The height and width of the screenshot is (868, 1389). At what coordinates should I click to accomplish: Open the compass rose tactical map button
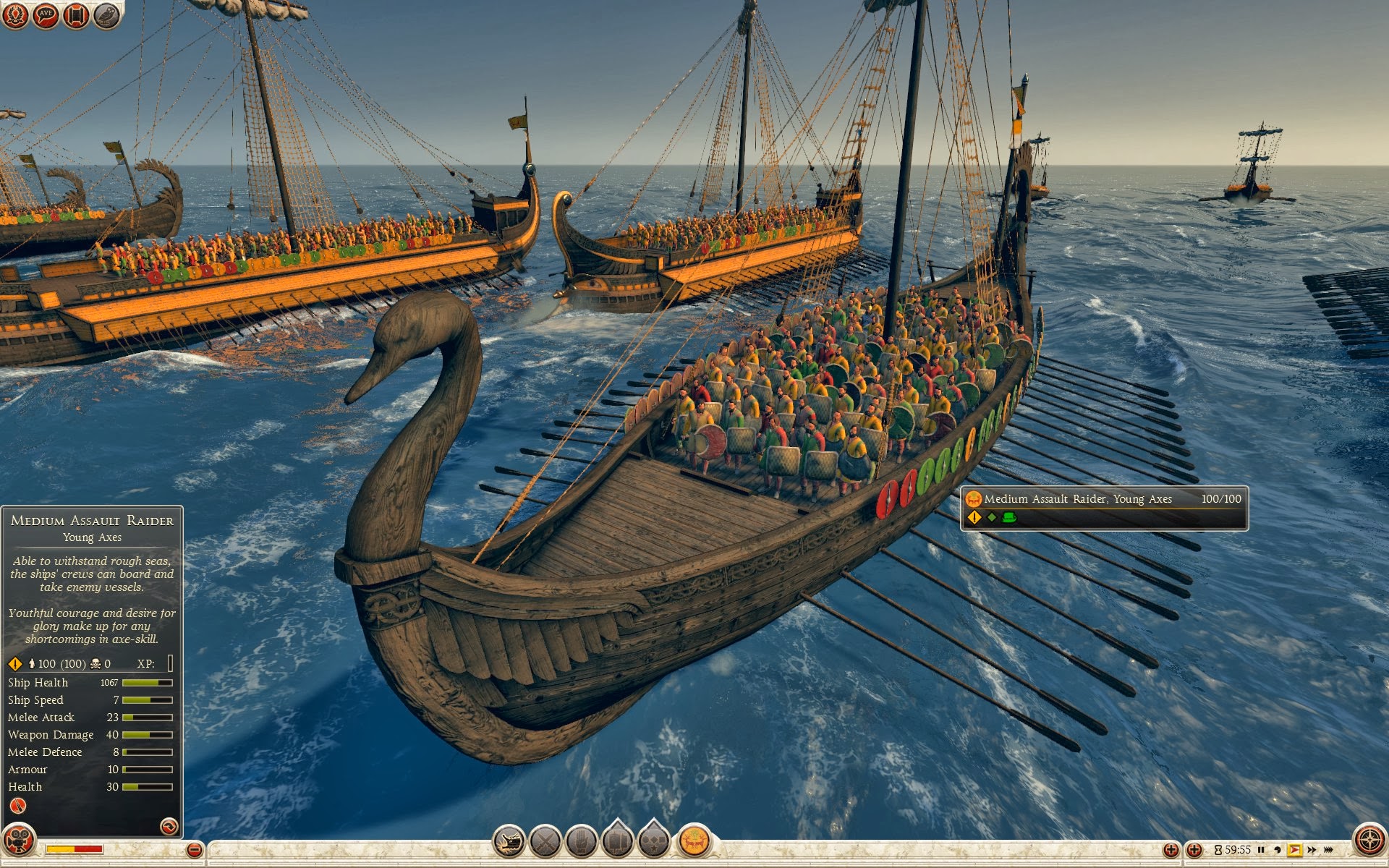(1369, 841)
